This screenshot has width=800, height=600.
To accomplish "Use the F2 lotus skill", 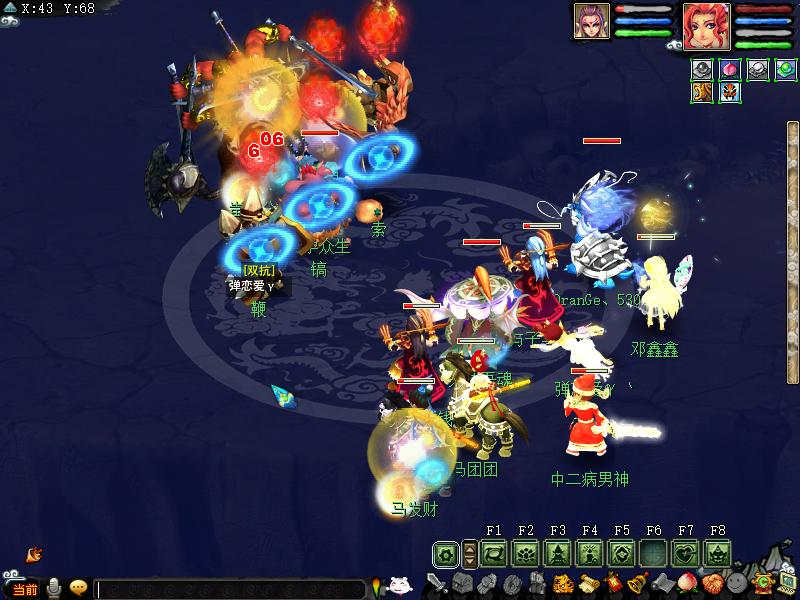I will (526, 553).
